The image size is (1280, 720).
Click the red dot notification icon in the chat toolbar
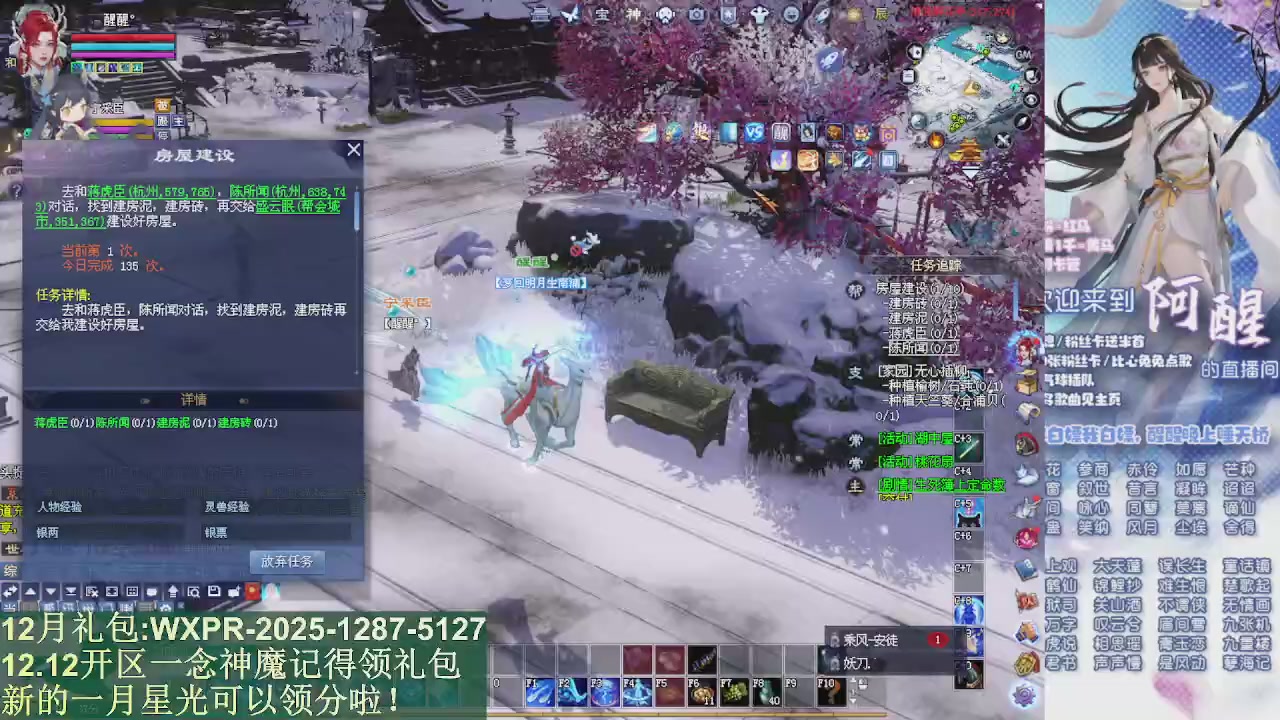coord(253,591)
